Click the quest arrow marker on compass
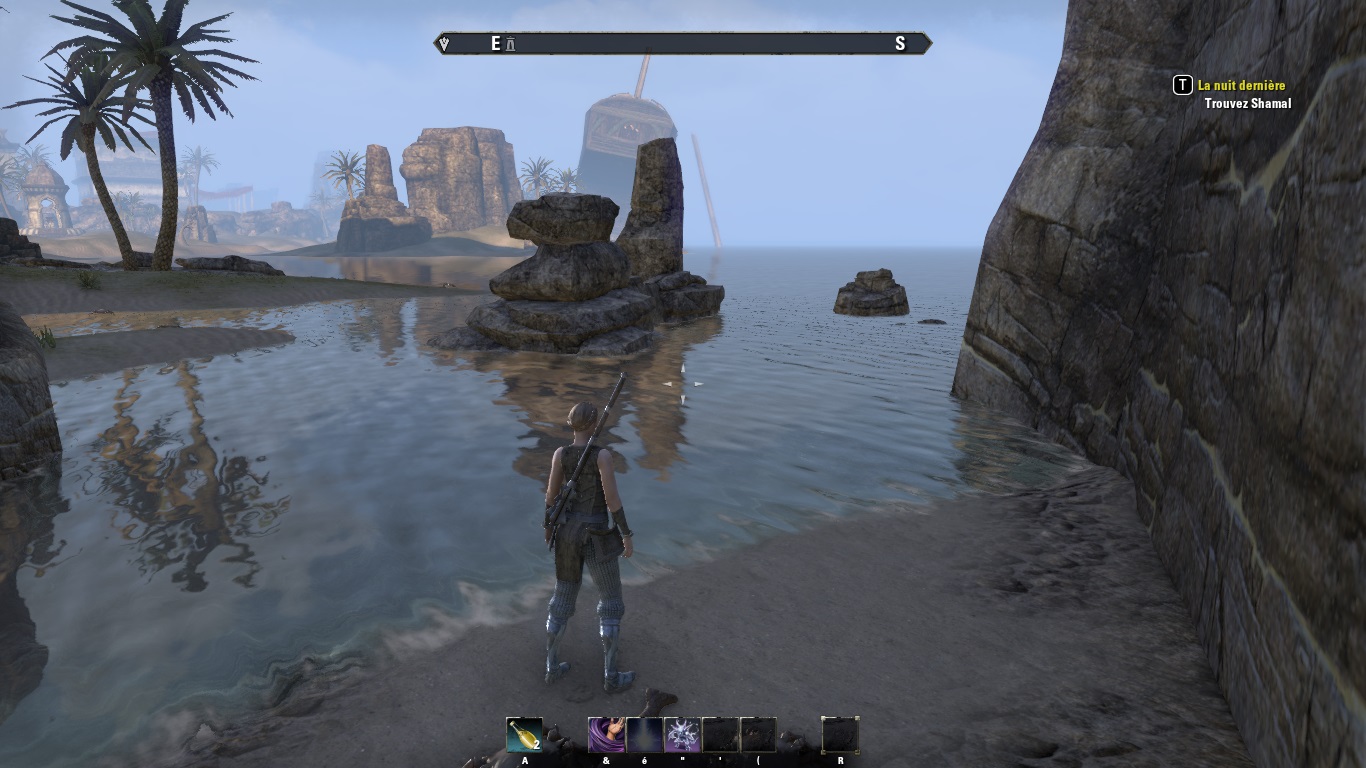Viewport: 1366px width, 768px height. point(444,44)
